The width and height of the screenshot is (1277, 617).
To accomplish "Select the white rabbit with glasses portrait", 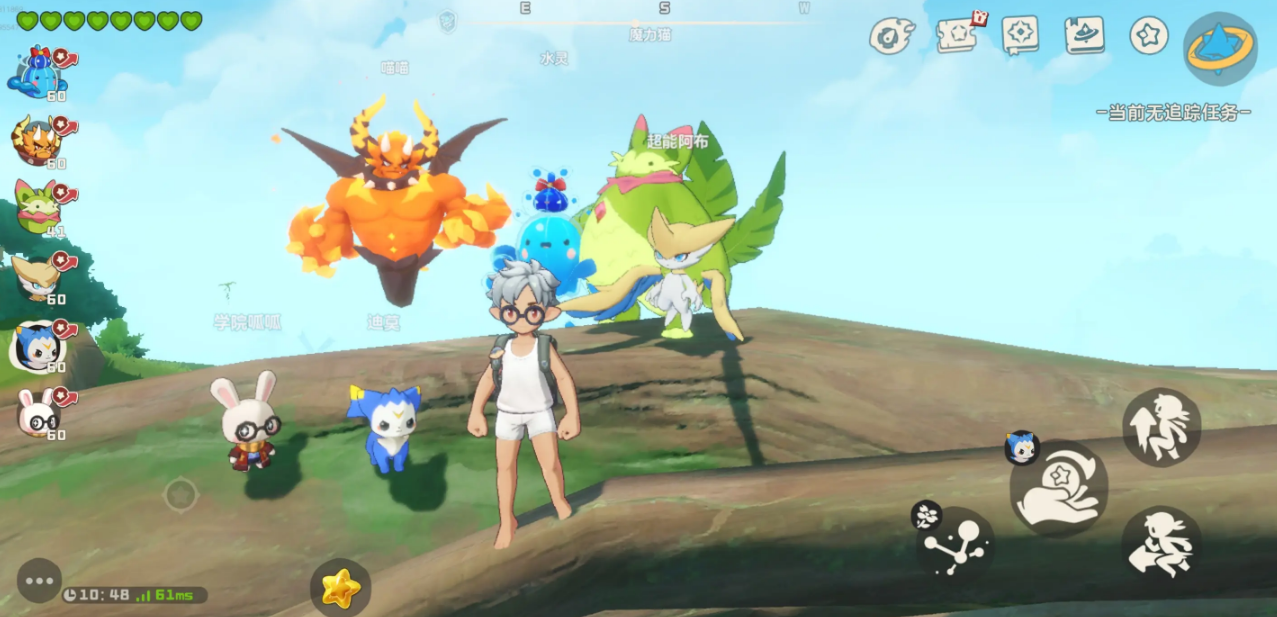I will click(x=36, y=410).
